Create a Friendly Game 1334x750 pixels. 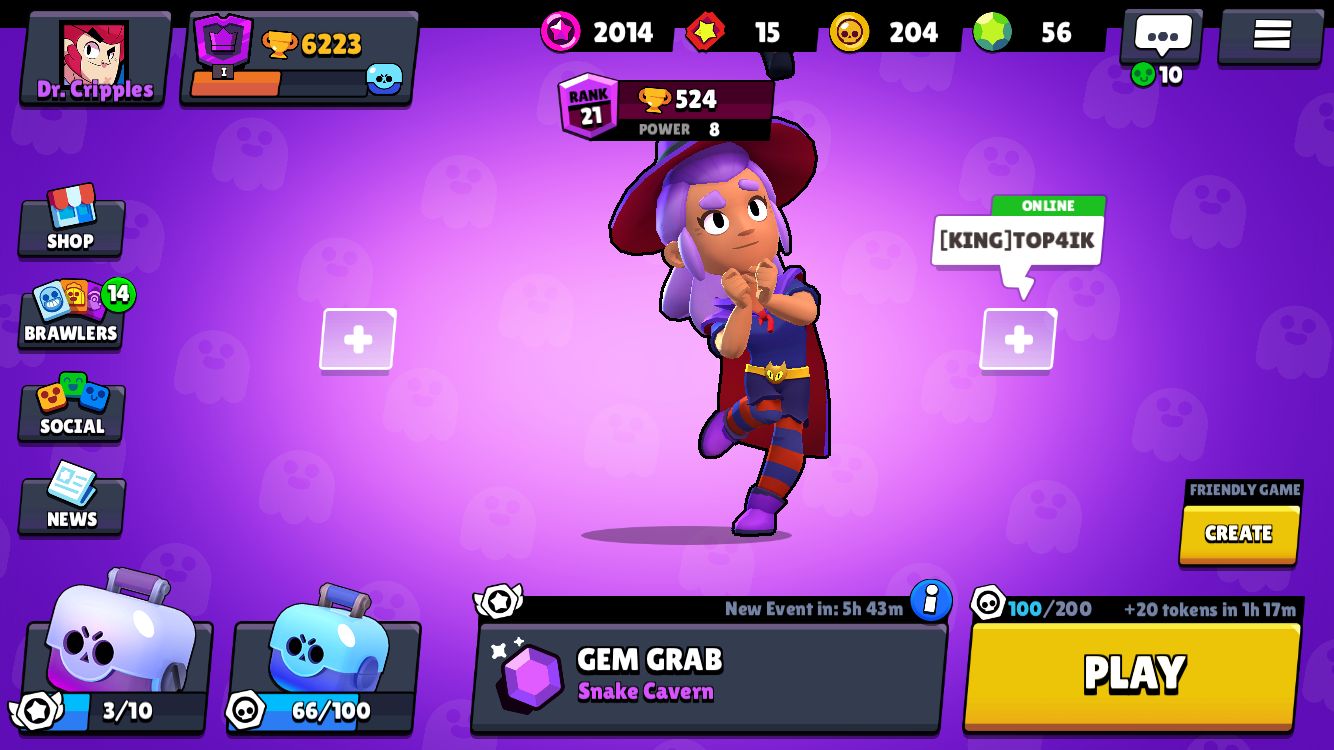click(1239, 534)
